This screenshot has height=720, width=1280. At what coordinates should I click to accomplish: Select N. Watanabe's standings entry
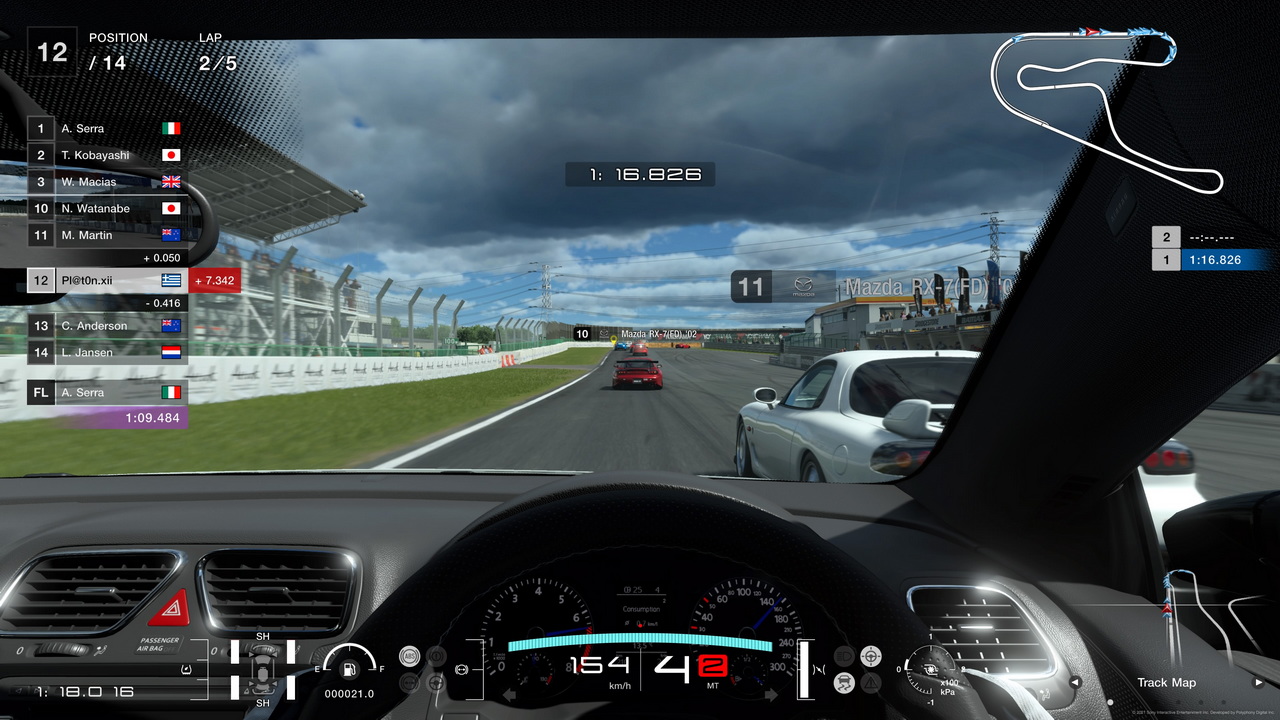pos(107,209)
